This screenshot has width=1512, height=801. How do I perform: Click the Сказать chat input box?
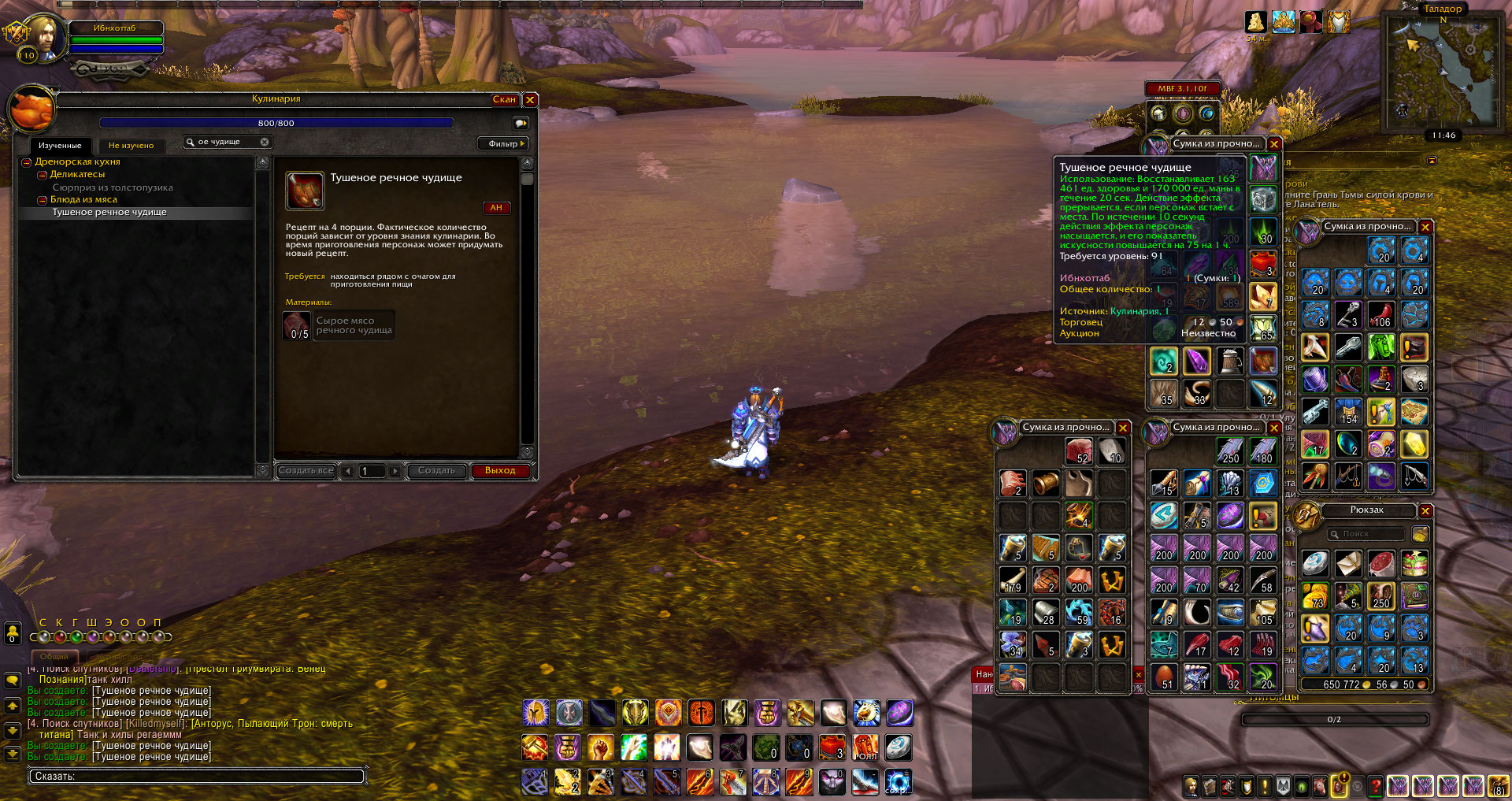point(197,777)
